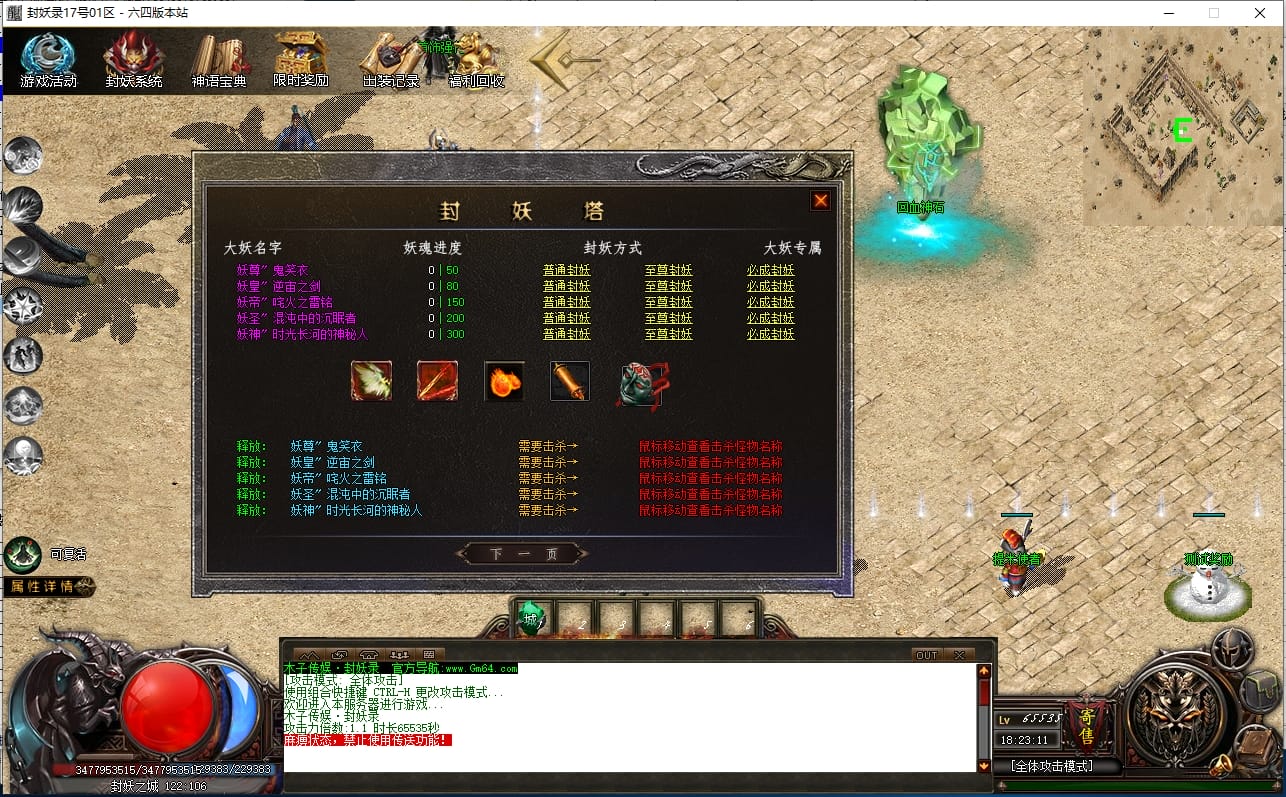Go to the next page (下一页)

click(x=523, y=554)
